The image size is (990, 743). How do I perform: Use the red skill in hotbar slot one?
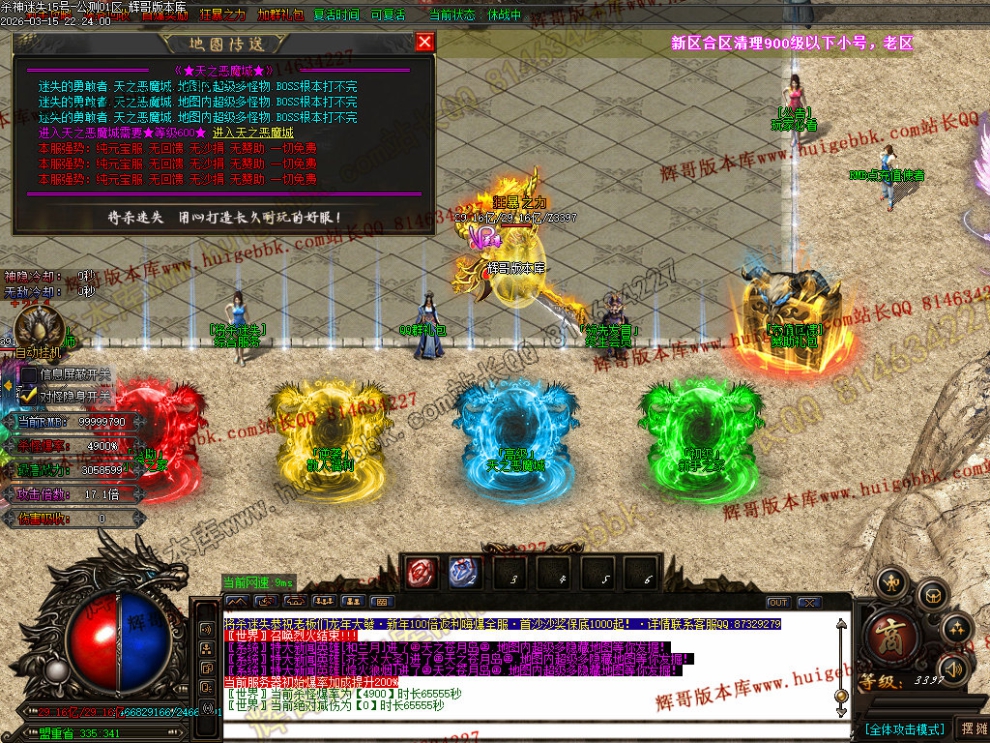pos(419,573)
